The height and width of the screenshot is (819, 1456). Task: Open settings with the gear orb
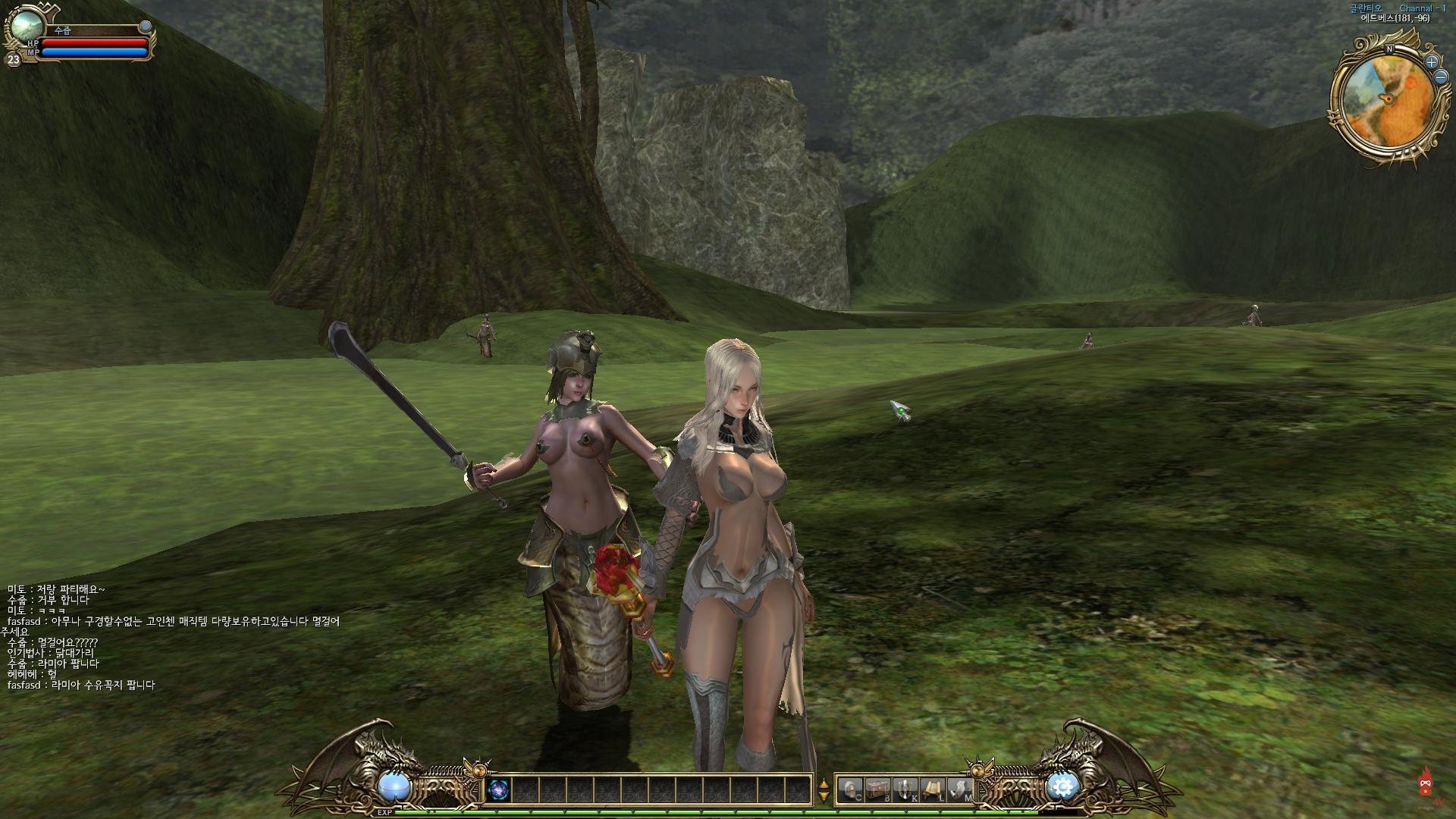[1062, 786]
